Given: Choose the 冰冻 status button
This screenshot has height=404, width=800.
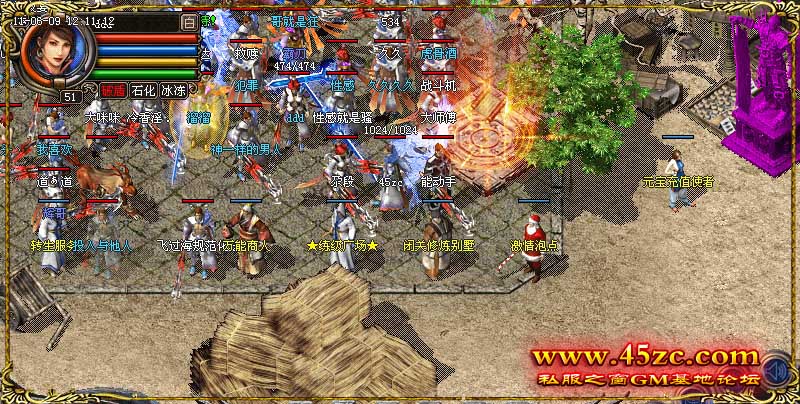Looking at the screenshot, I should (x=174, y=90).
